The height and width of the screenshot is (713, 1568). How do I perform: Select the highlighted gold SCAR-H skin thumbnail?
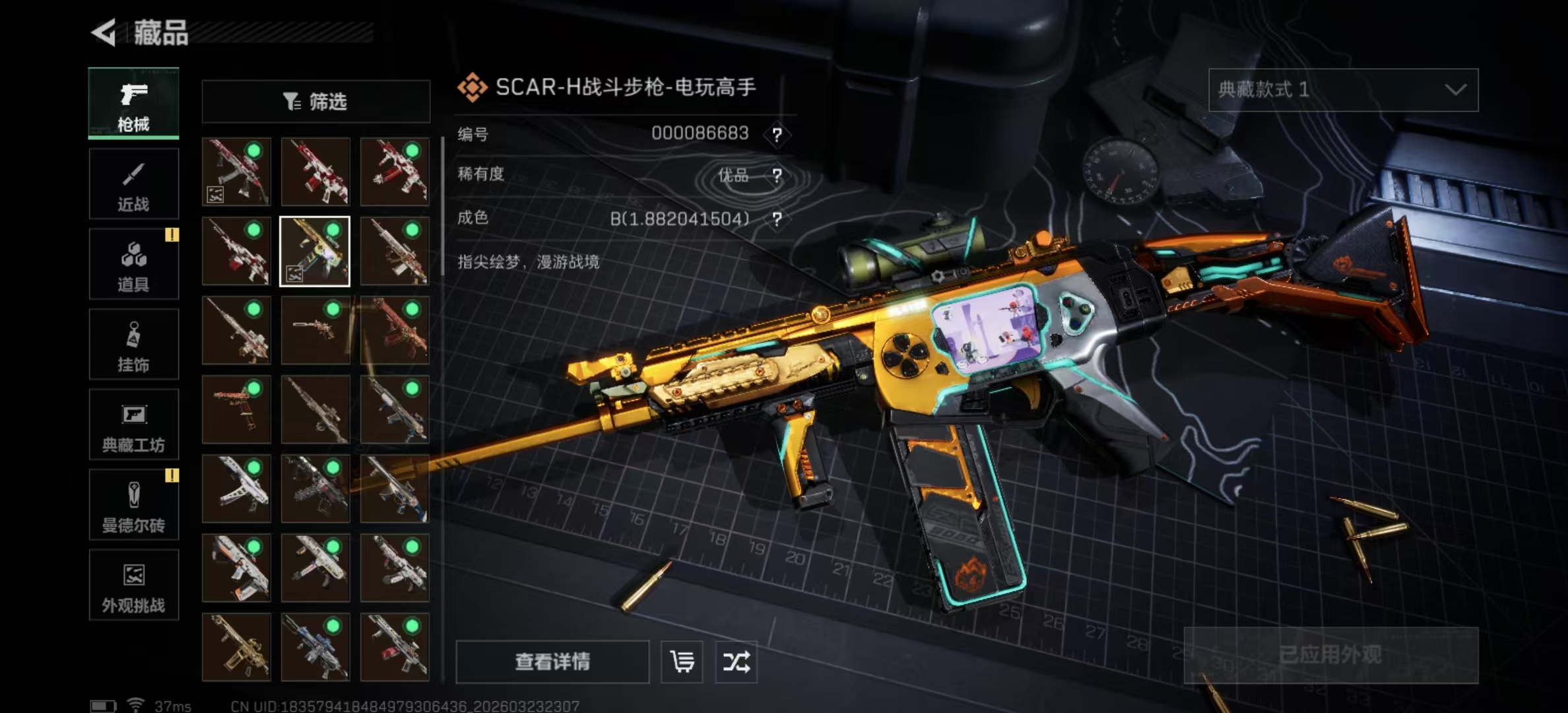315,252
